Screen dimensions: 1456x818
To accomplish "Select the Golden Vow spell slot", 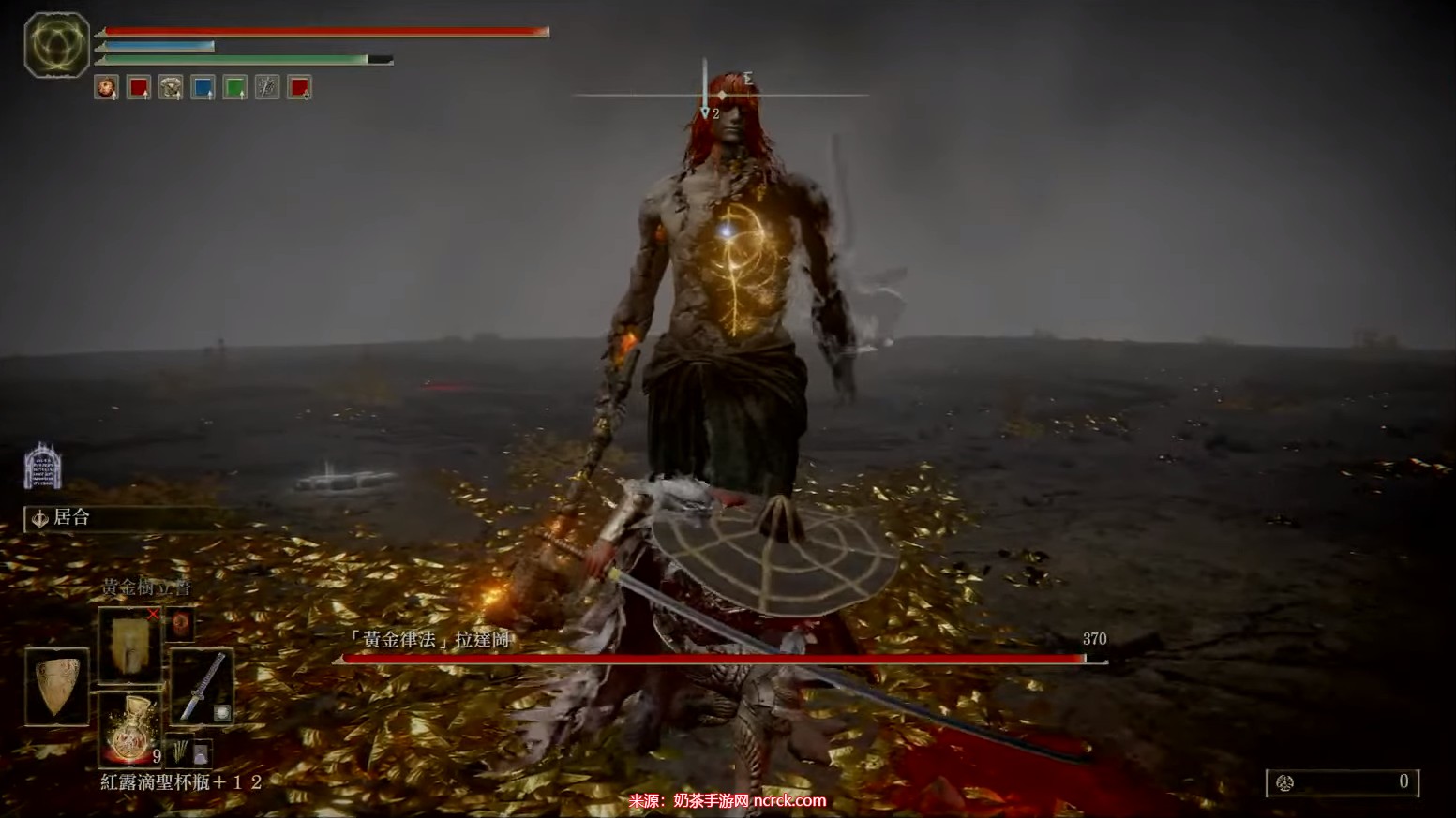I will (x=129, y=643).
